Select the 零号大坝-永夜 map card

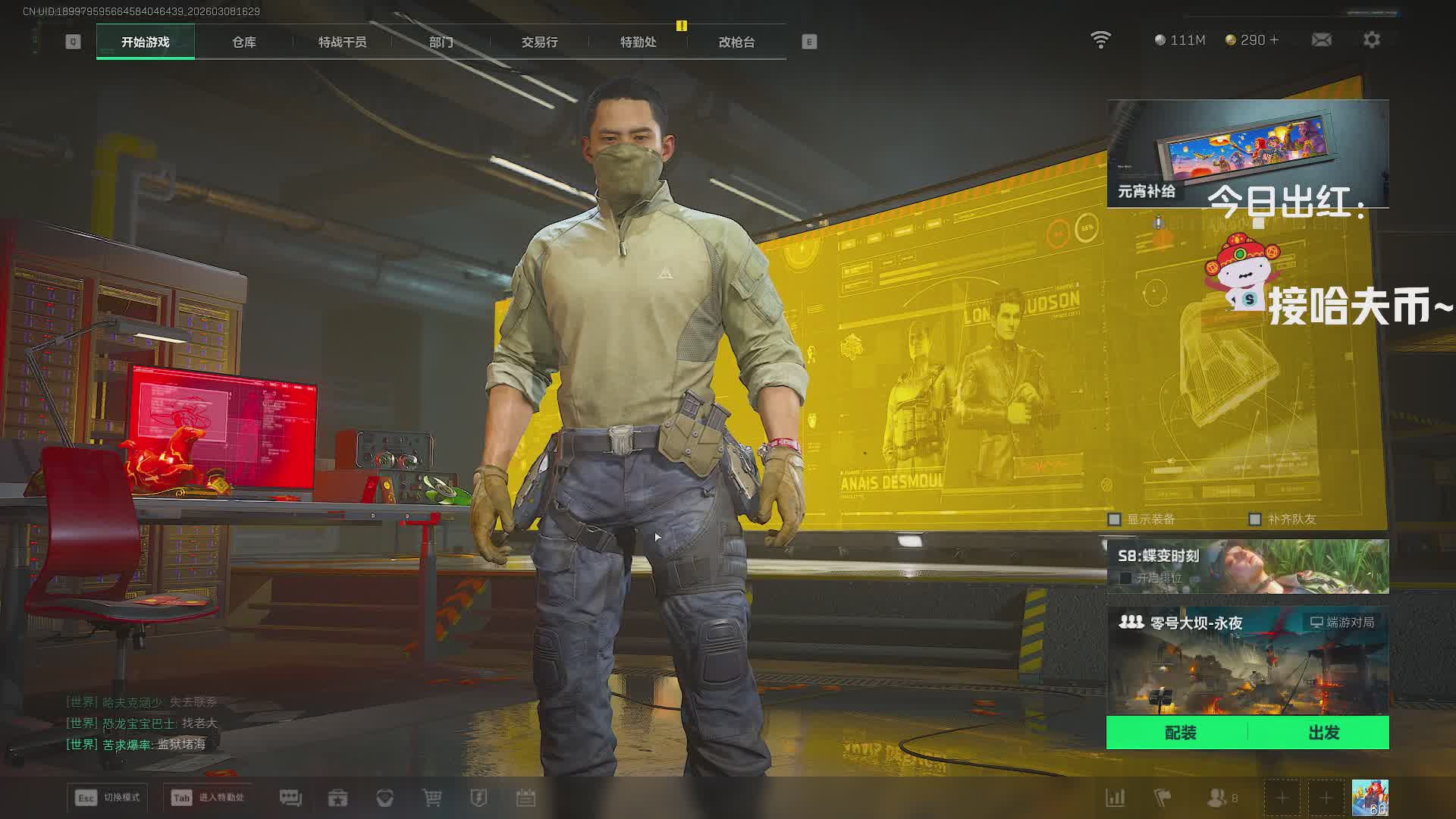1247,660
